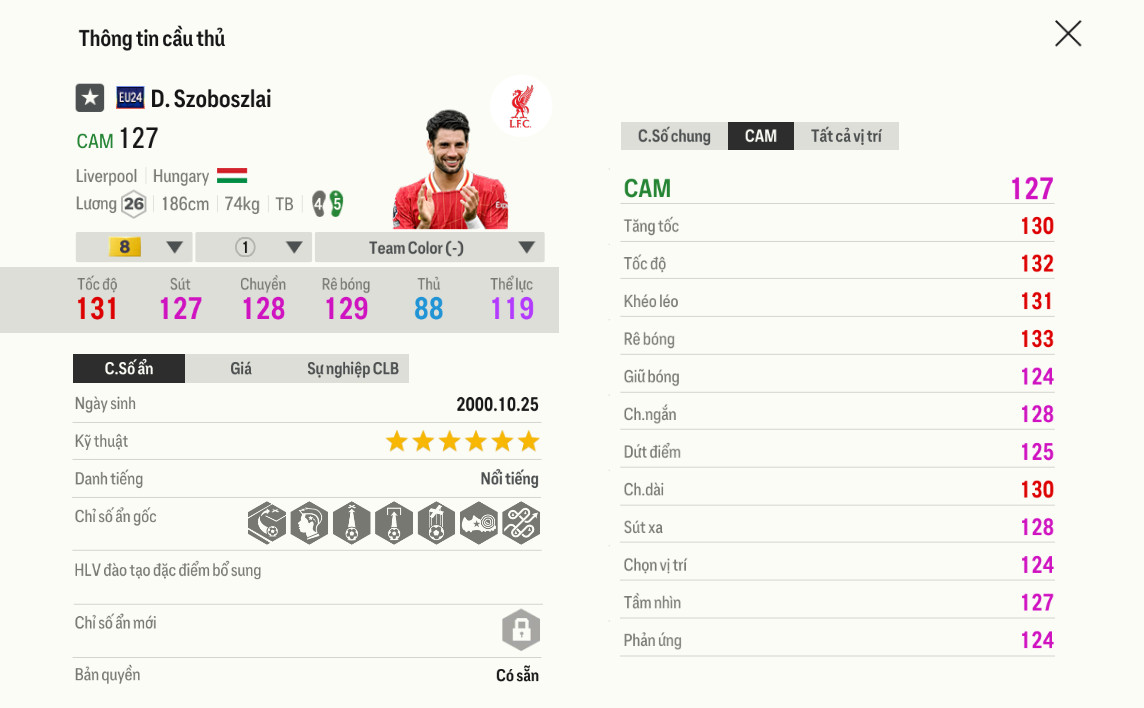View the Tất cả vị trí tab
This screenshot has height=708, width=1144.
click(846, 136)
